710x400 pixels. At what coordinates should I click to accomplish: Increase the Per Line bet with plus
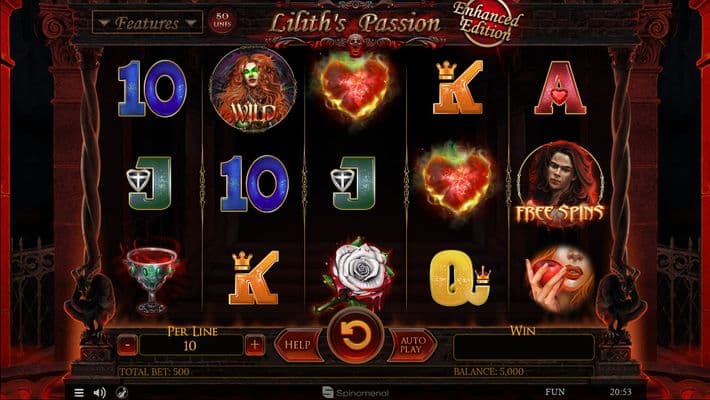point(255,345)
